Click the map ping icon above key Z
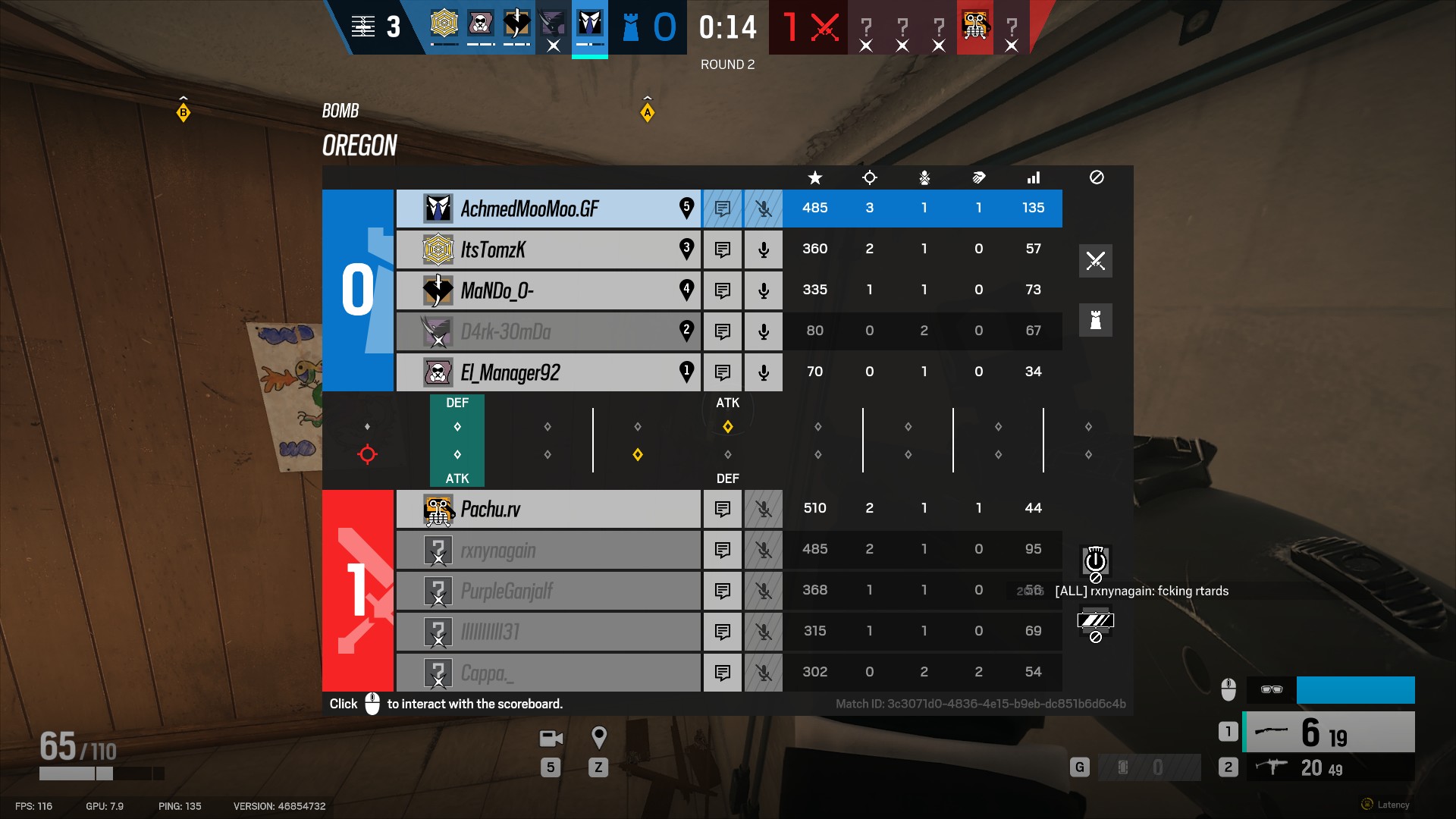 (599, 736)
